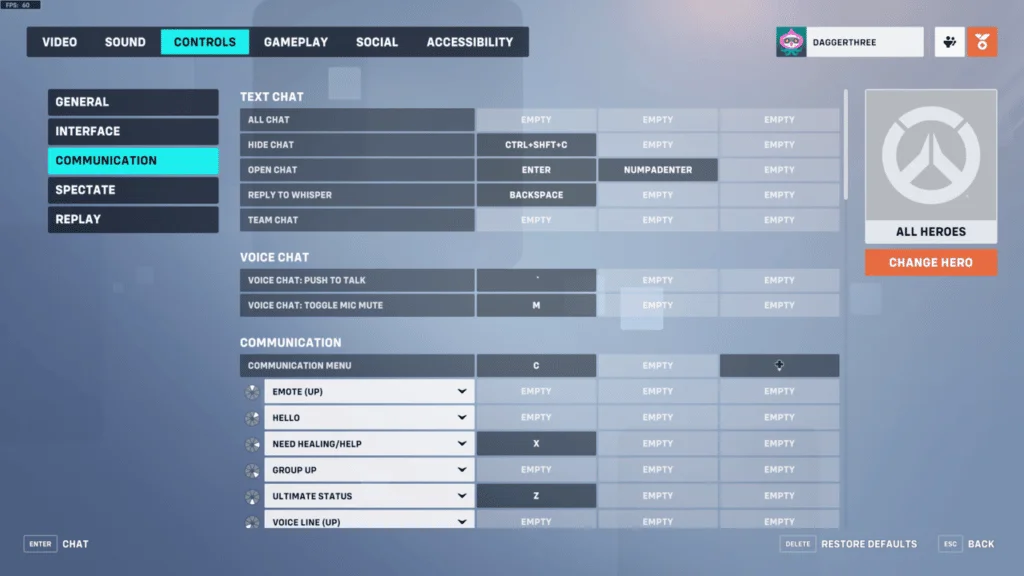The image size is (1024, 576).
Task: Edit the Reply to Whisper Backspace binding
Action: point(536,195)
